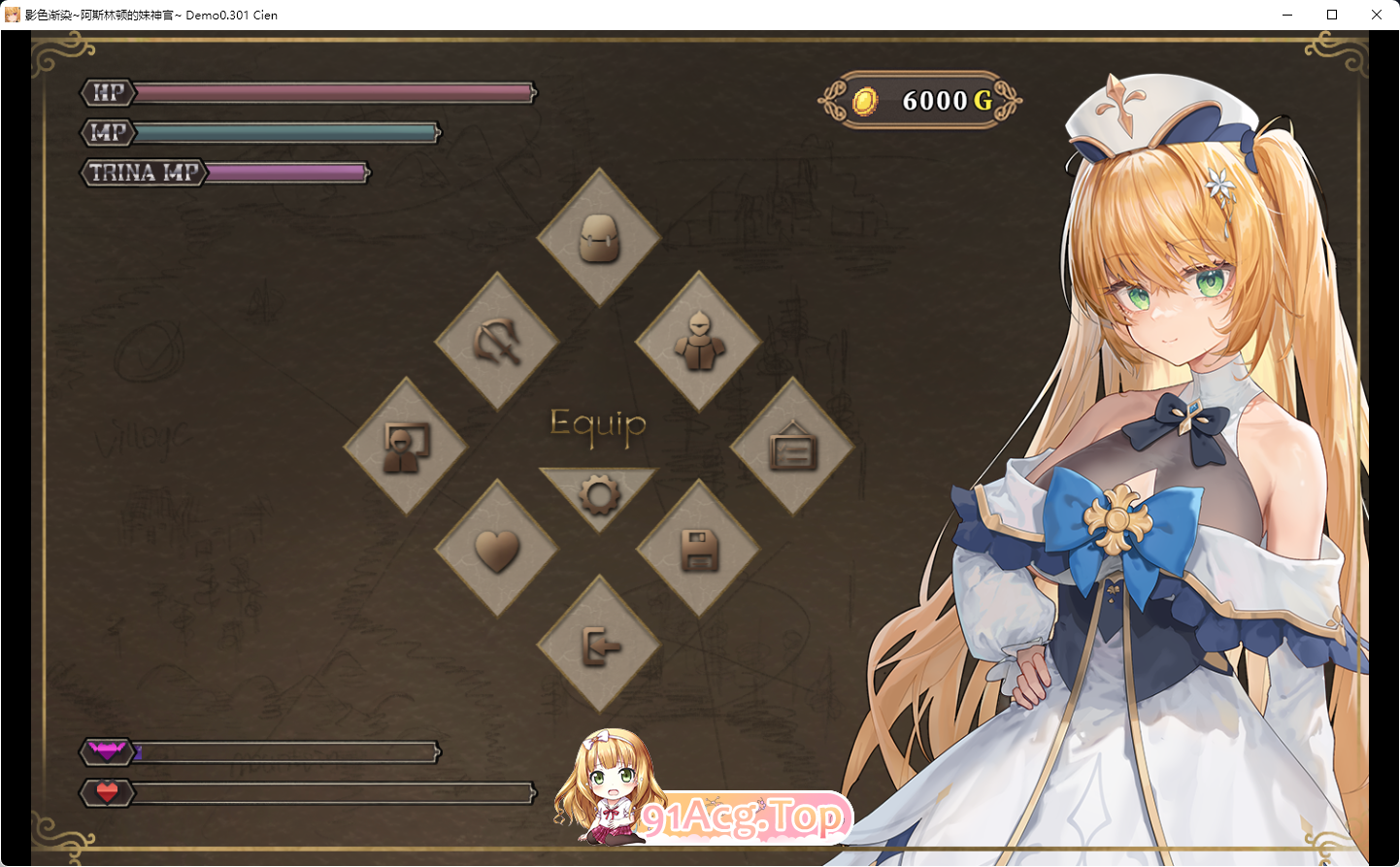
Task: Click the game icon in the title bar
Action: [13, 15]
